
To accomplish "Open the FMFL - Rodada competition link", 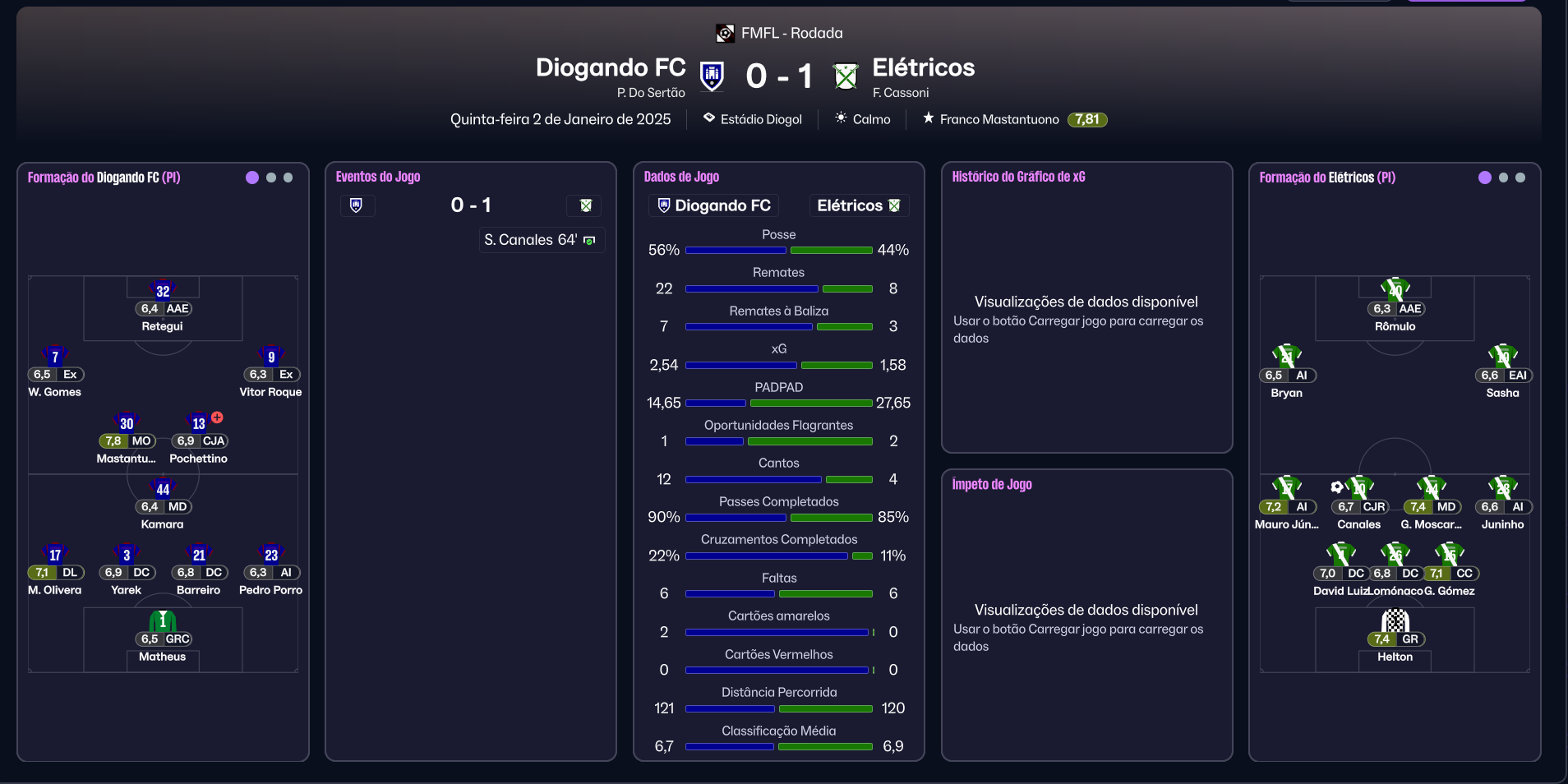I will pyautogui.click(x=791, y=33).
